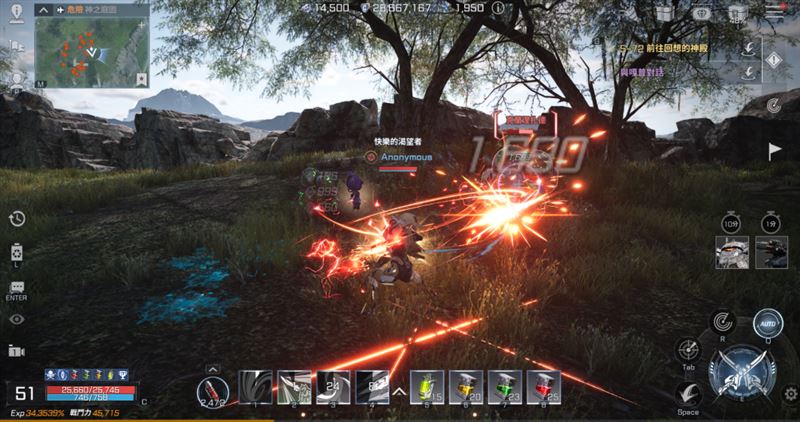Use the lime green potion slot
The width and height of the screenshot is (800, 422).
pos(428,388)
